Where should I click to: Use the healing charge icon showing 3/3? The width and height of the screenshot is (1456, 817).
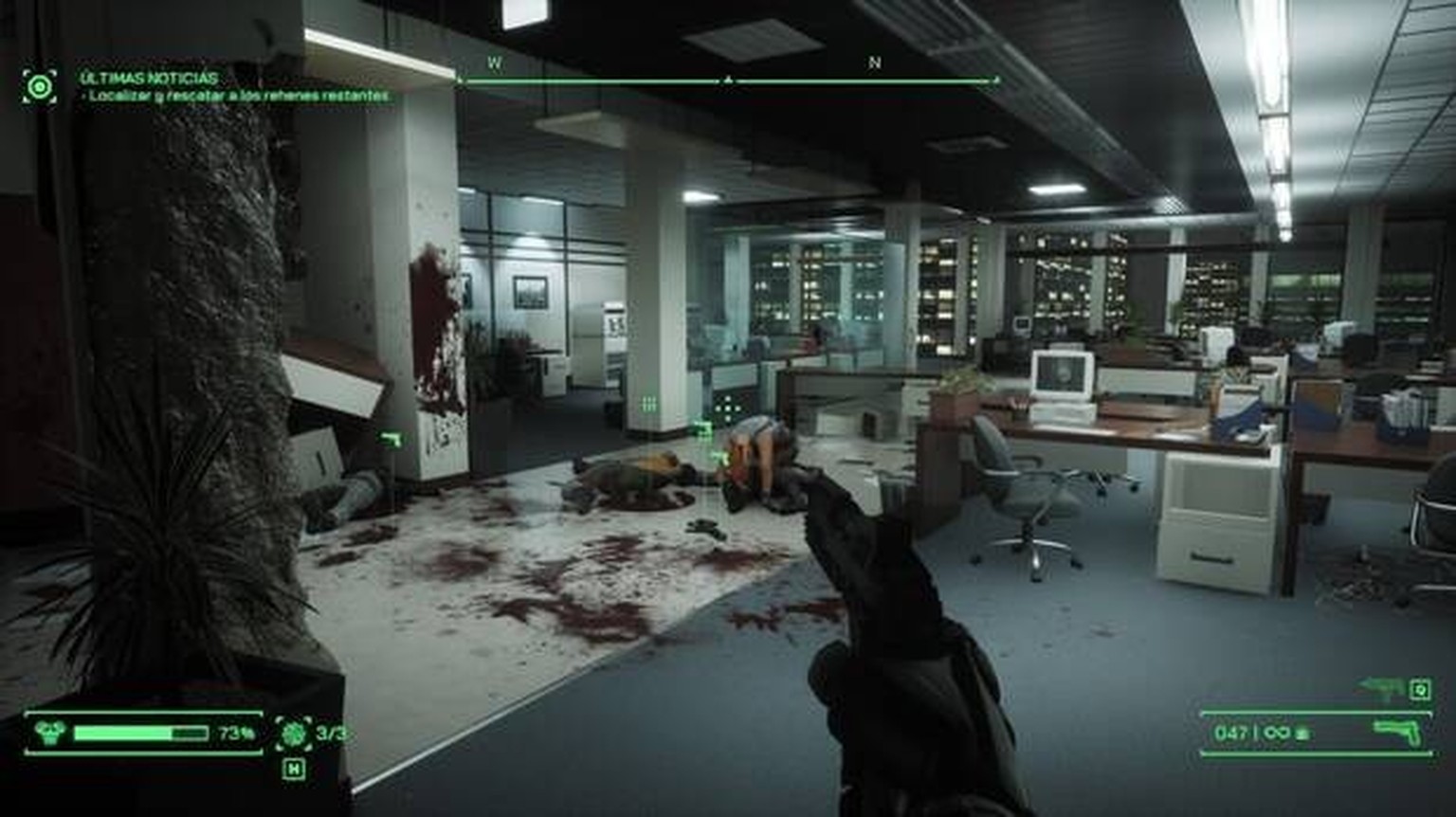293,733
